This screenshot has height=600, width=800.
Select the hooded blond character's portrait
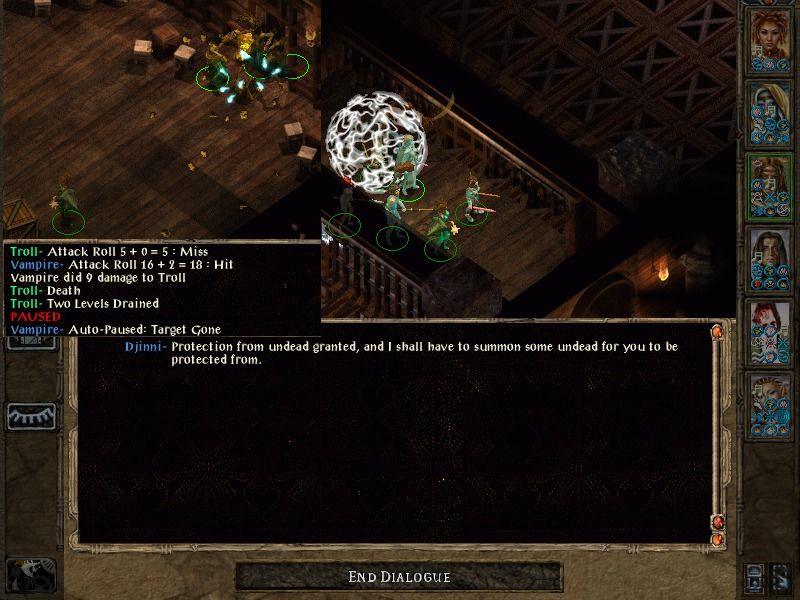766,110
